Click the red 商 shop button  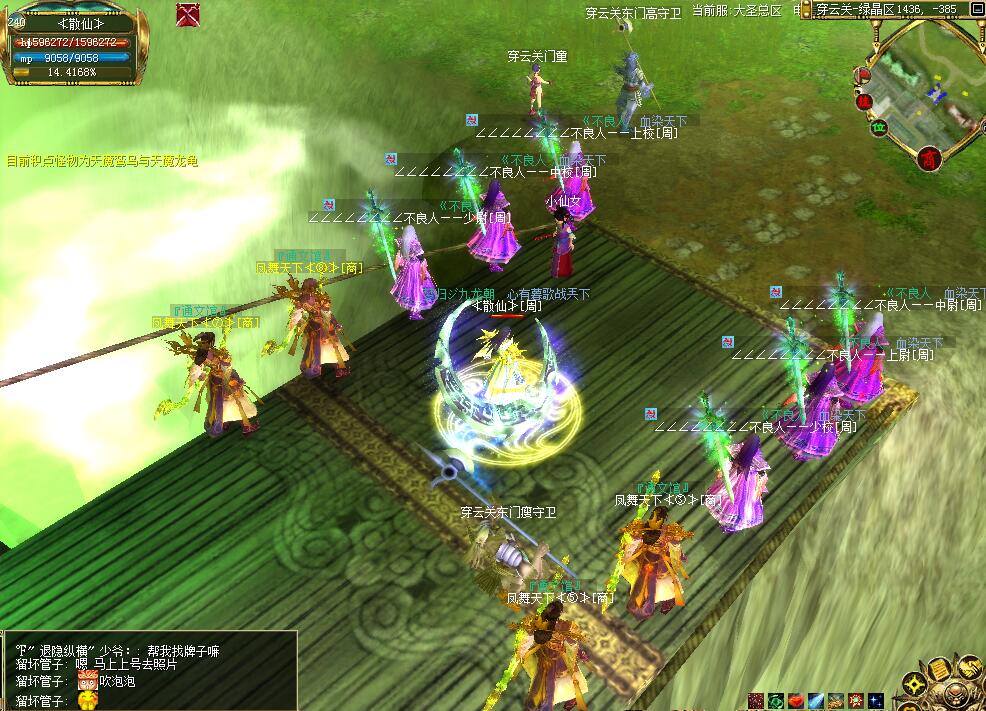coord(931,158)
